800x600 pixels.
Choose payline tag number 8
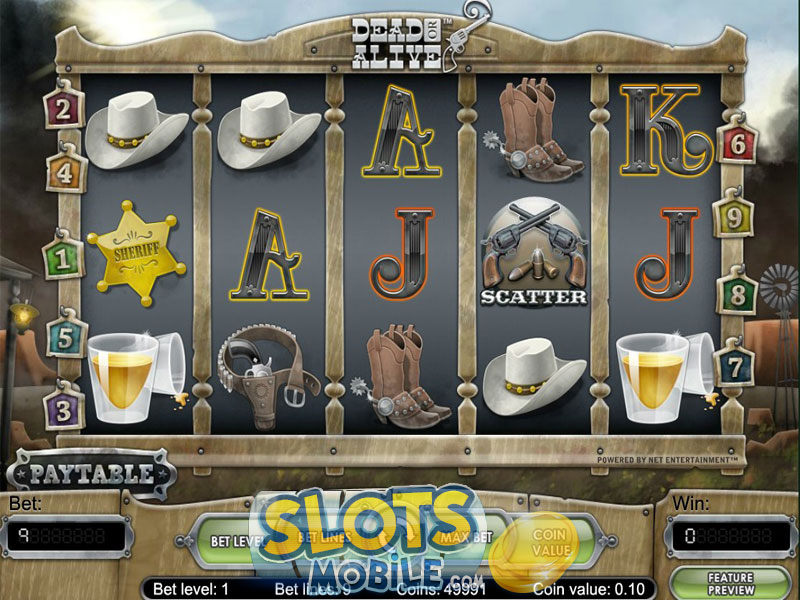point(738,295)
